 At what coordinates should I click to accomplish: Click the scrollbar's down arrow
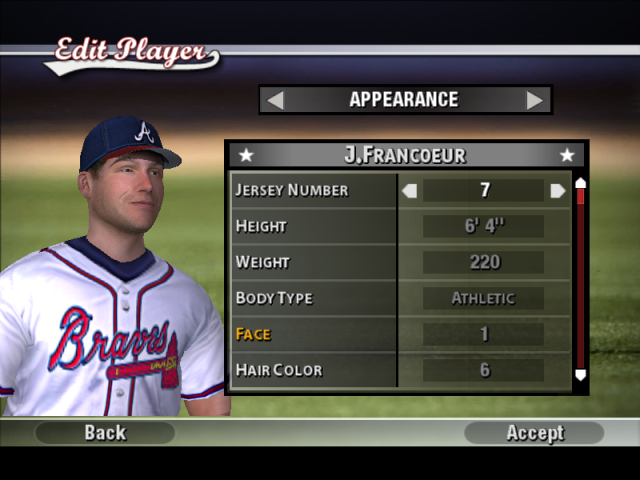pos(580,375)
